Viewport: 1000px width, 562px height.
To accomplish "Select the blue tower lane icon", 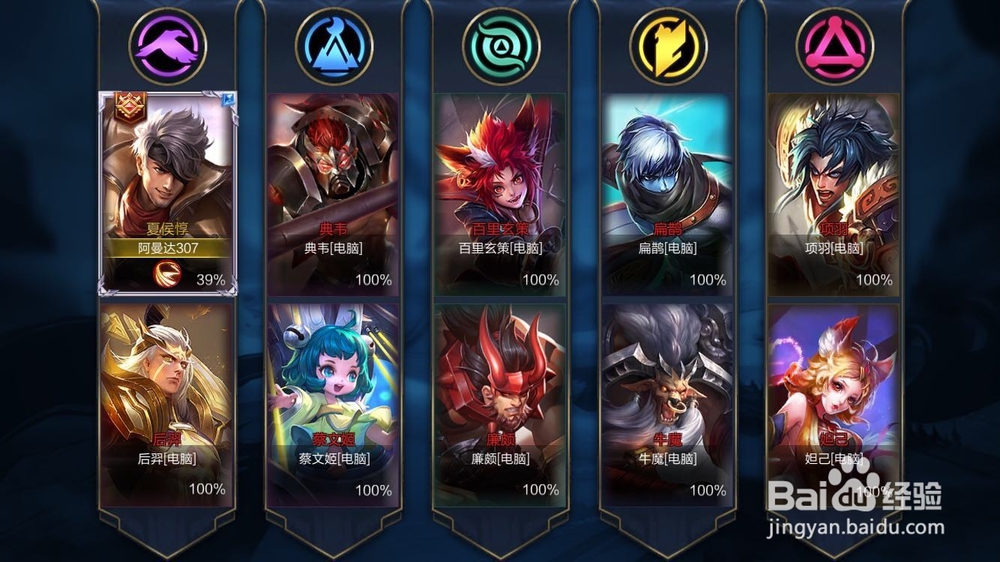I will point(334,45).
